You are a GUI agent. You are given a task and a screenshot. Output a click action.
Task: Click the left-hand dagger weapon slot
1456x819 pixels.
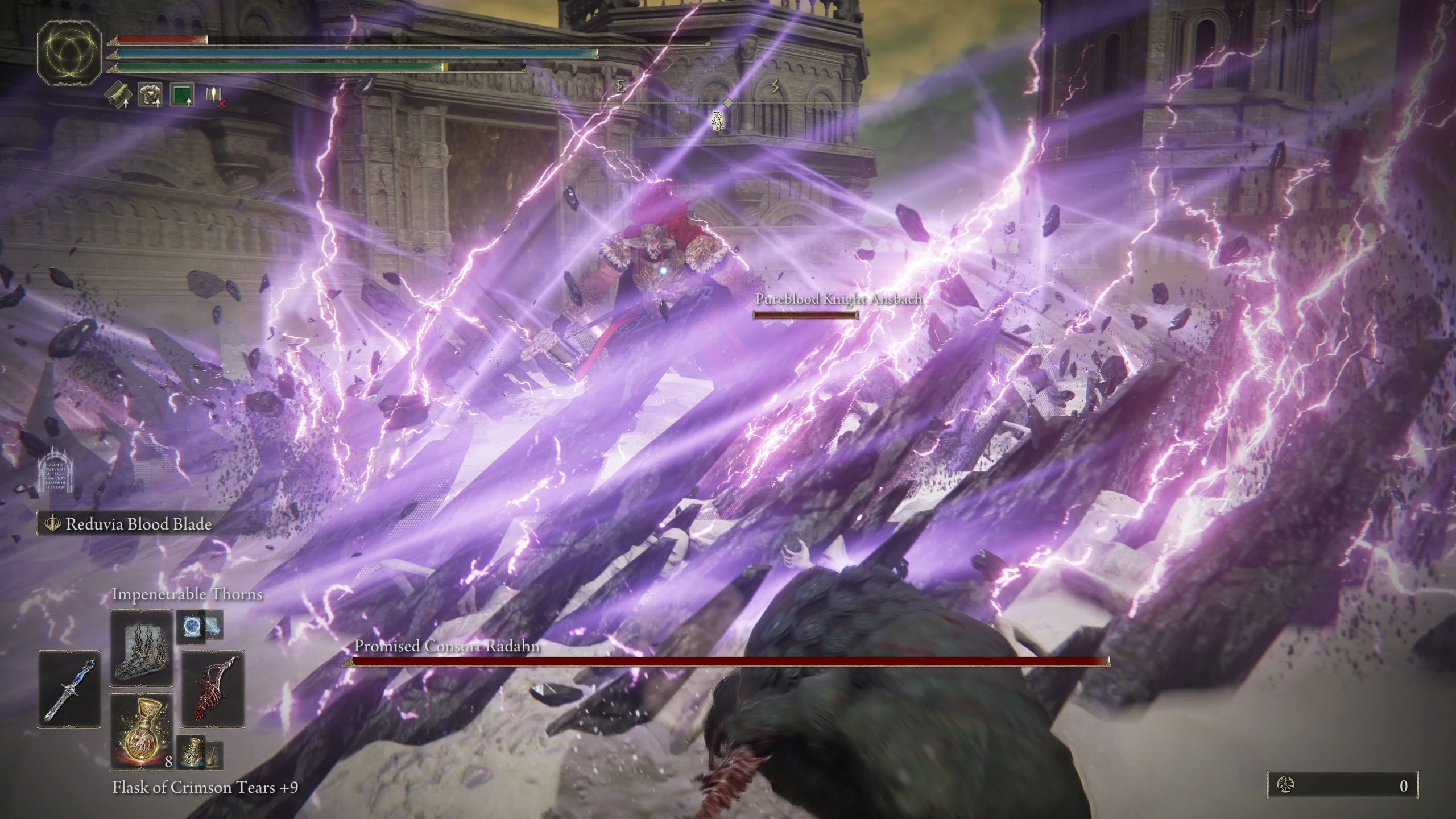[x=68, y=689]
